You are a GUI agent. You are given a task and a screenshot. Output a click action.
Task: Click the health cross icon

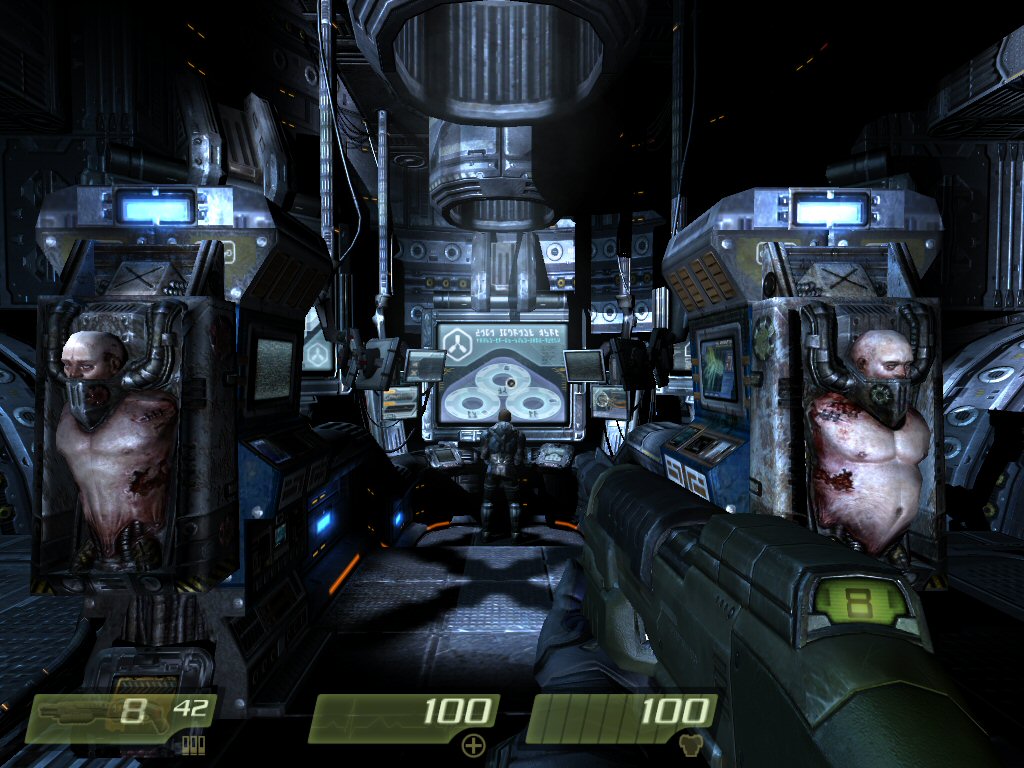coord(472,745)
